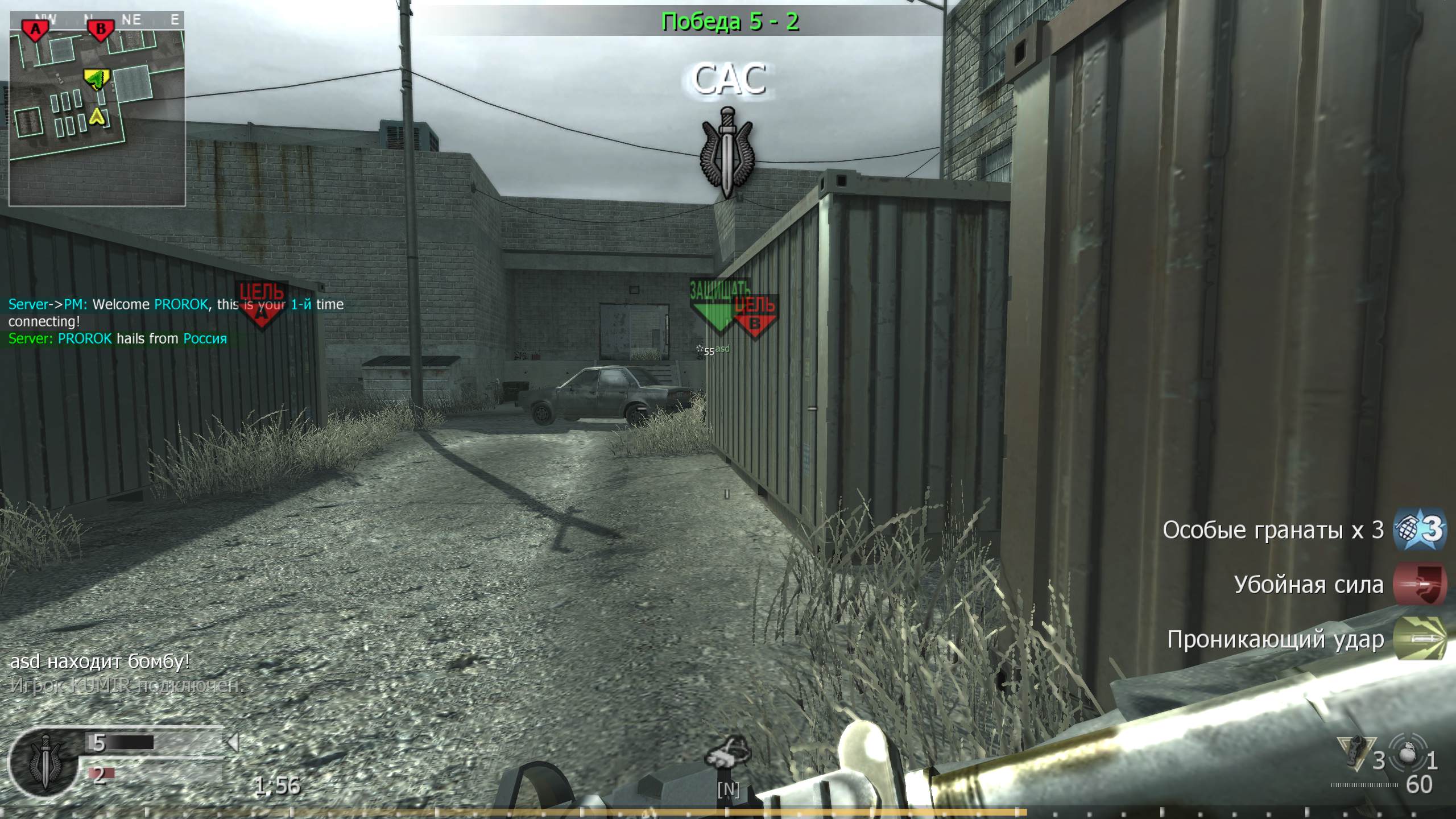Click the round timer showing 1:56
Viewport: 1456px width, 819px height.
coord(277,785)
